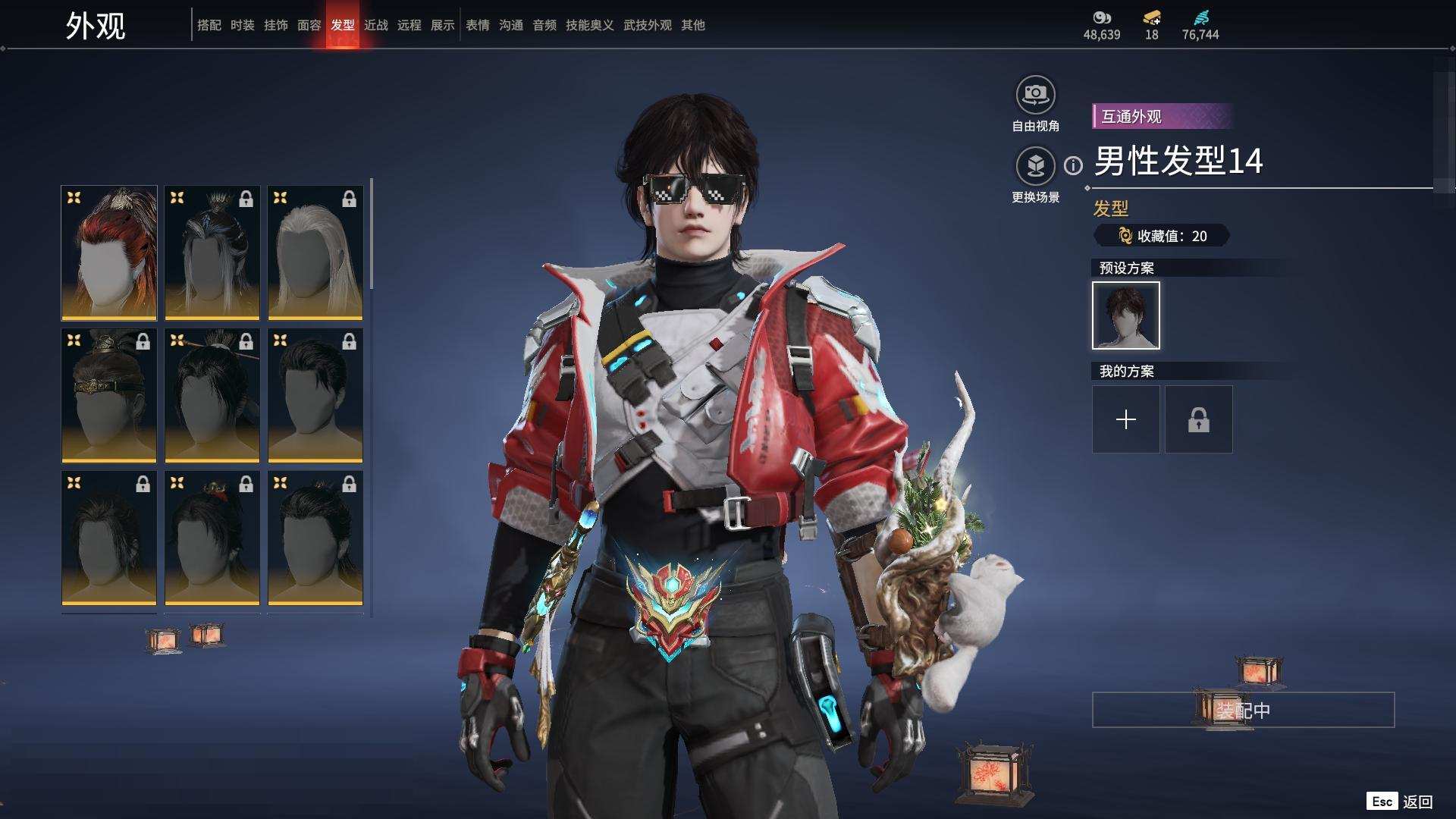Image resolution: width=1456 pixels, height=819 pixels.
Task: Show hairstyle info via the i icon
Action: click(1073, 165)
